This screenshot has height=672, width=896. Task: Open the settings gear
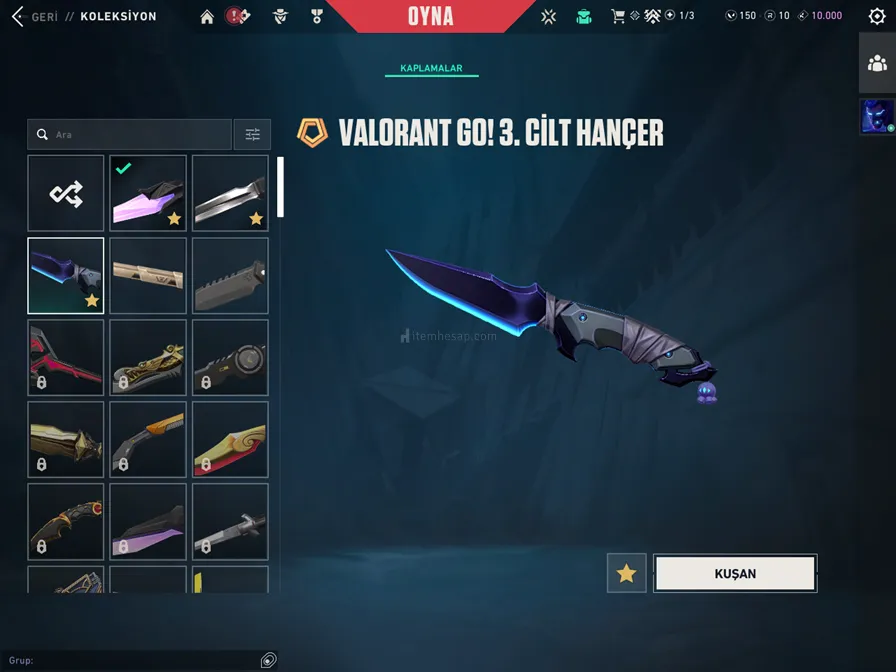tap(877, 16)
